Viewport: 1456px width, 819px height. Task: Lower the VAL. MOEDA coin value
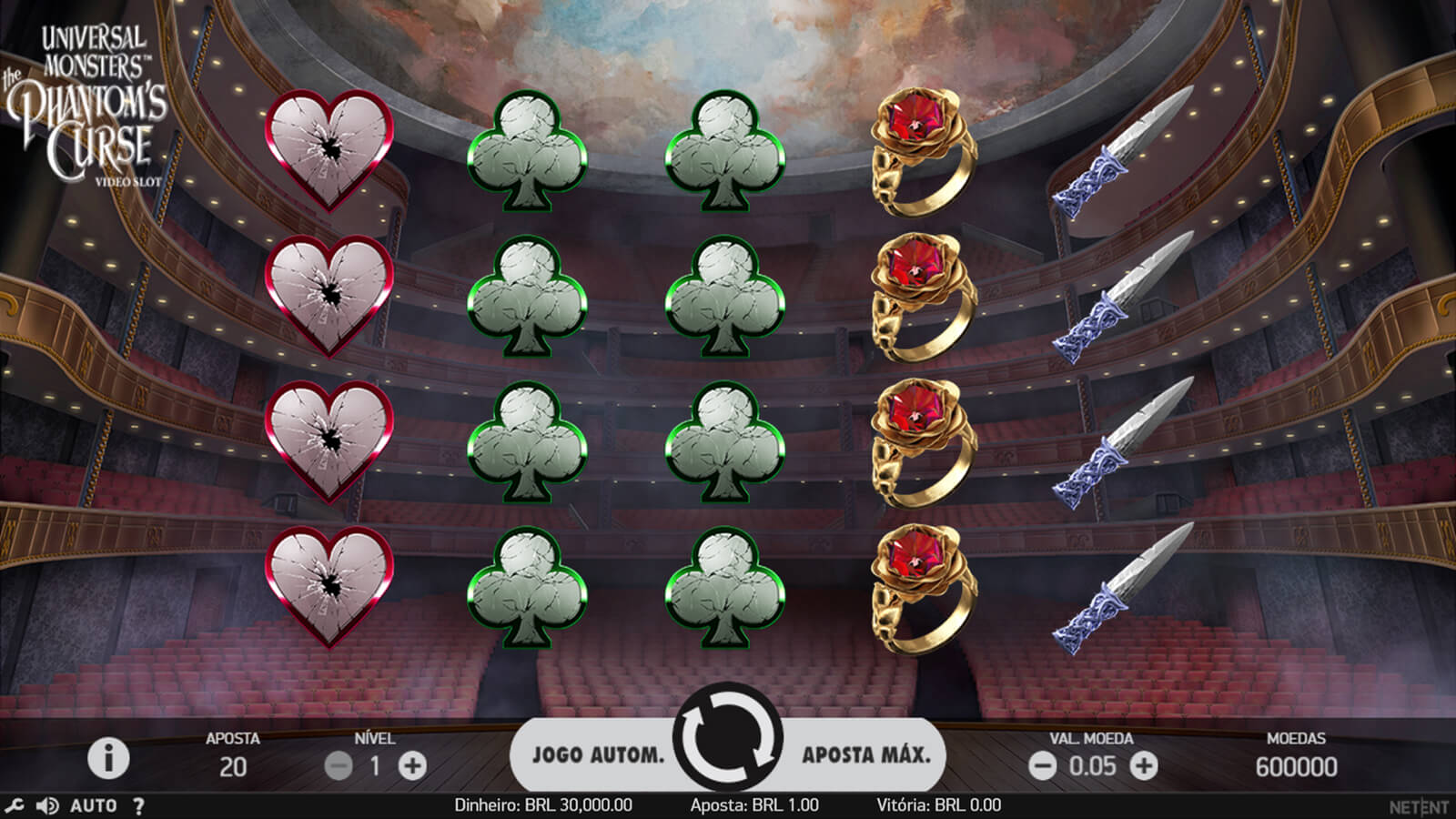(x=1042, y=766)
